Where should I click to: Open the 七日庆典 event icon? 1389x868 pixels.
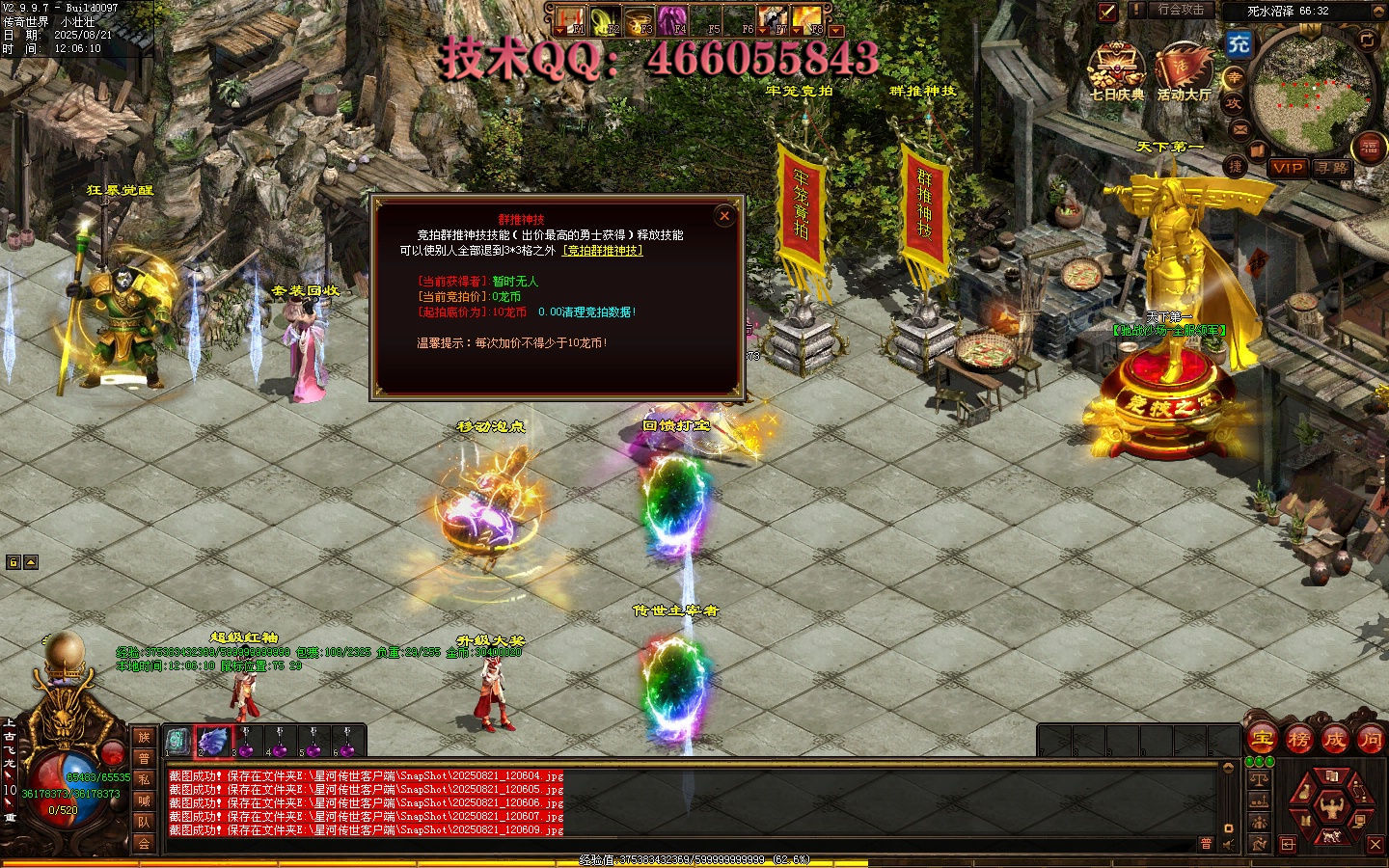pos(1116,71)
